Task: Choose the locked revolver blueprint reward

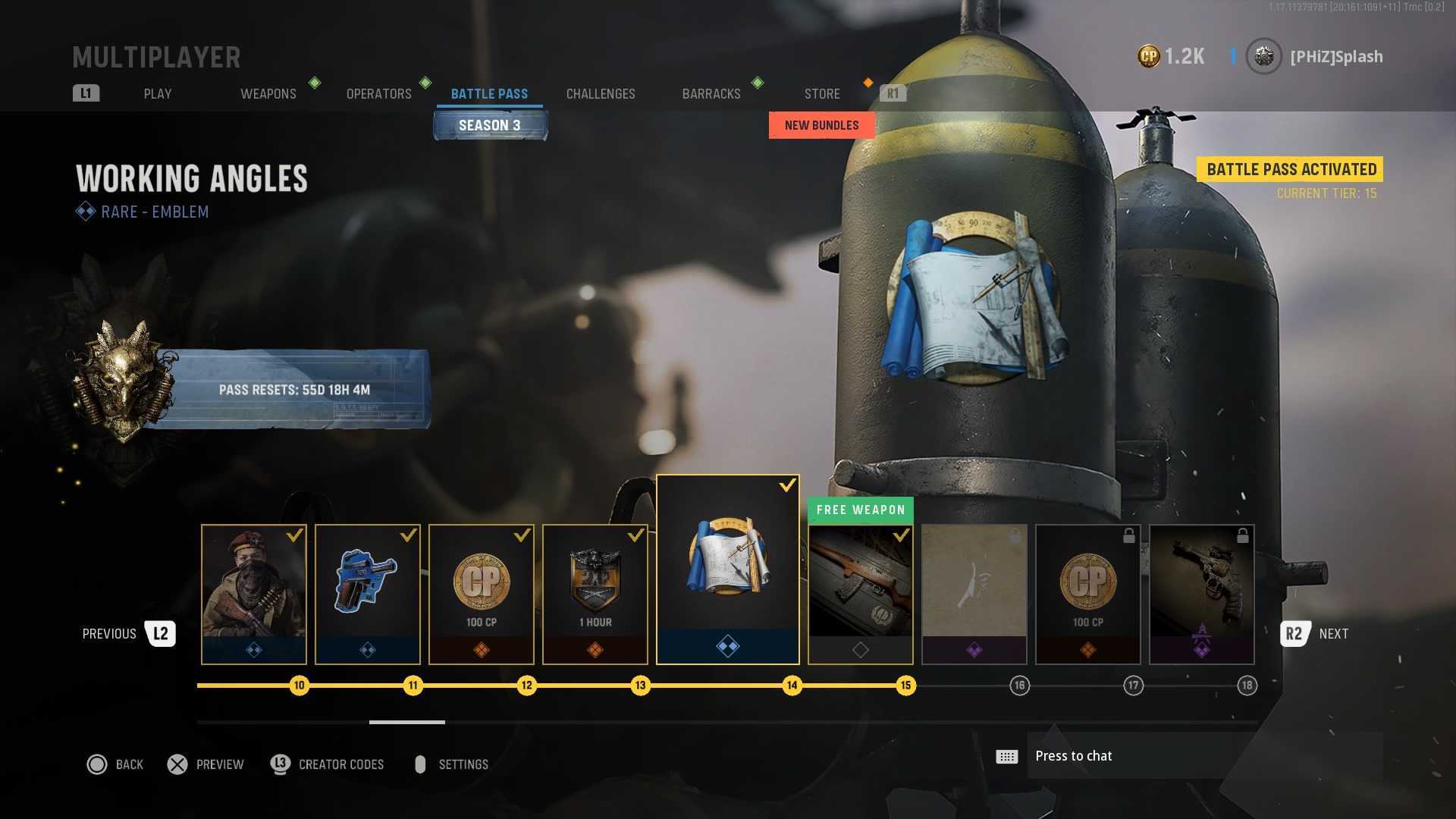Action: pos(1202,594)
